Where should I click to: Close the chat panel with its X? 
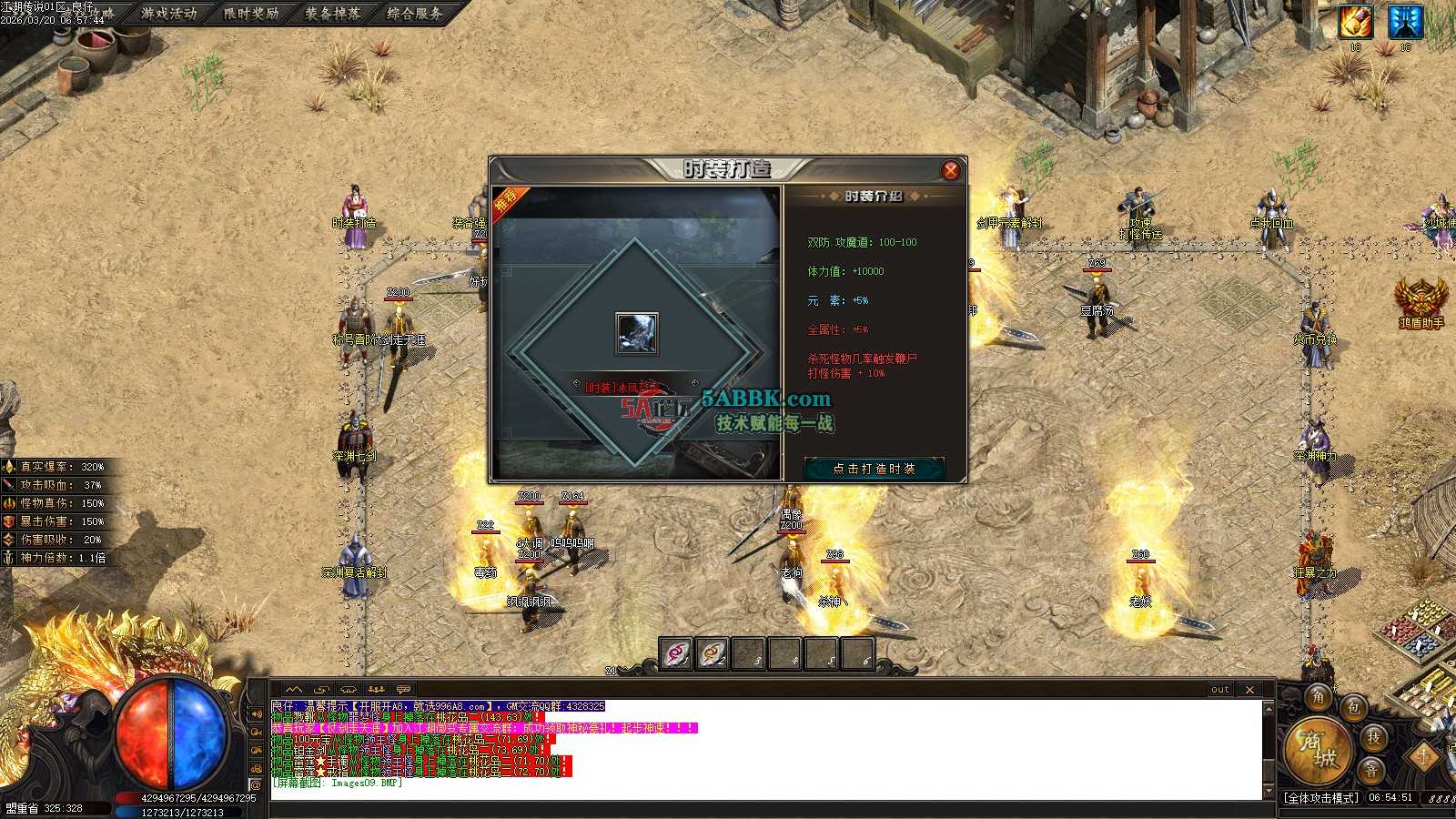(x=1249, y=690)
